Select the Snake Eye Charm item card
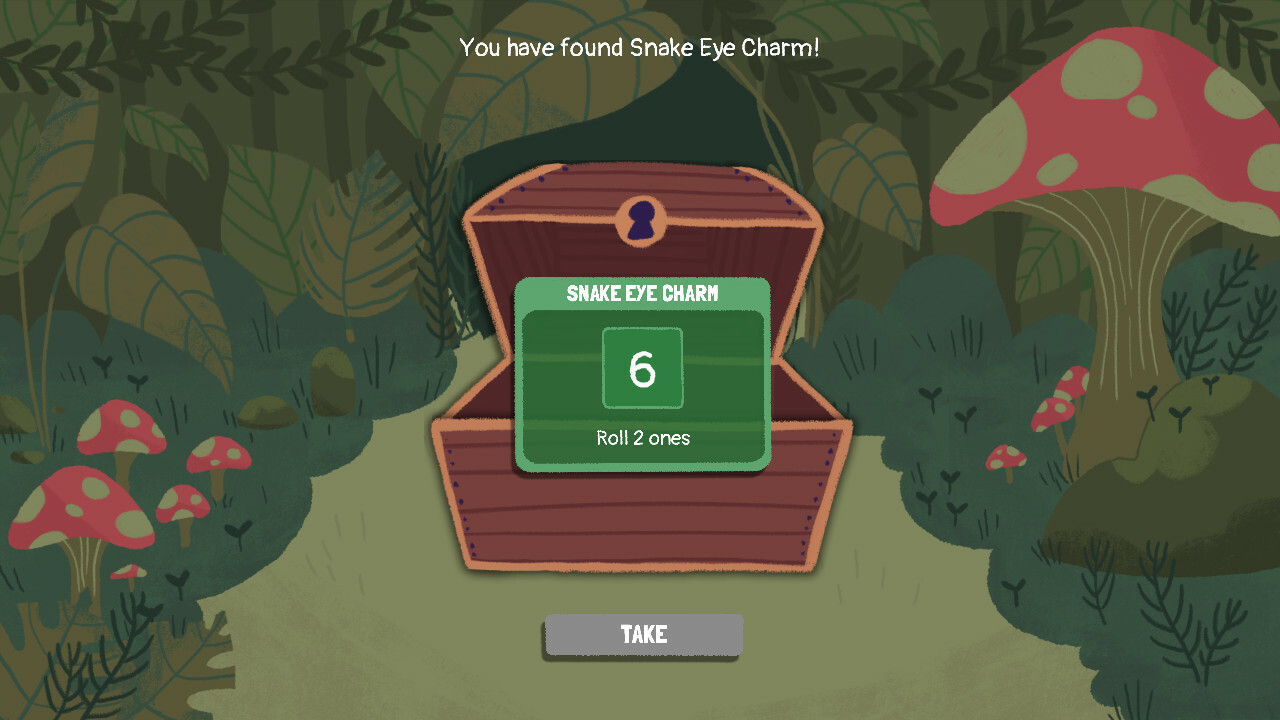 tap(643, 375)
